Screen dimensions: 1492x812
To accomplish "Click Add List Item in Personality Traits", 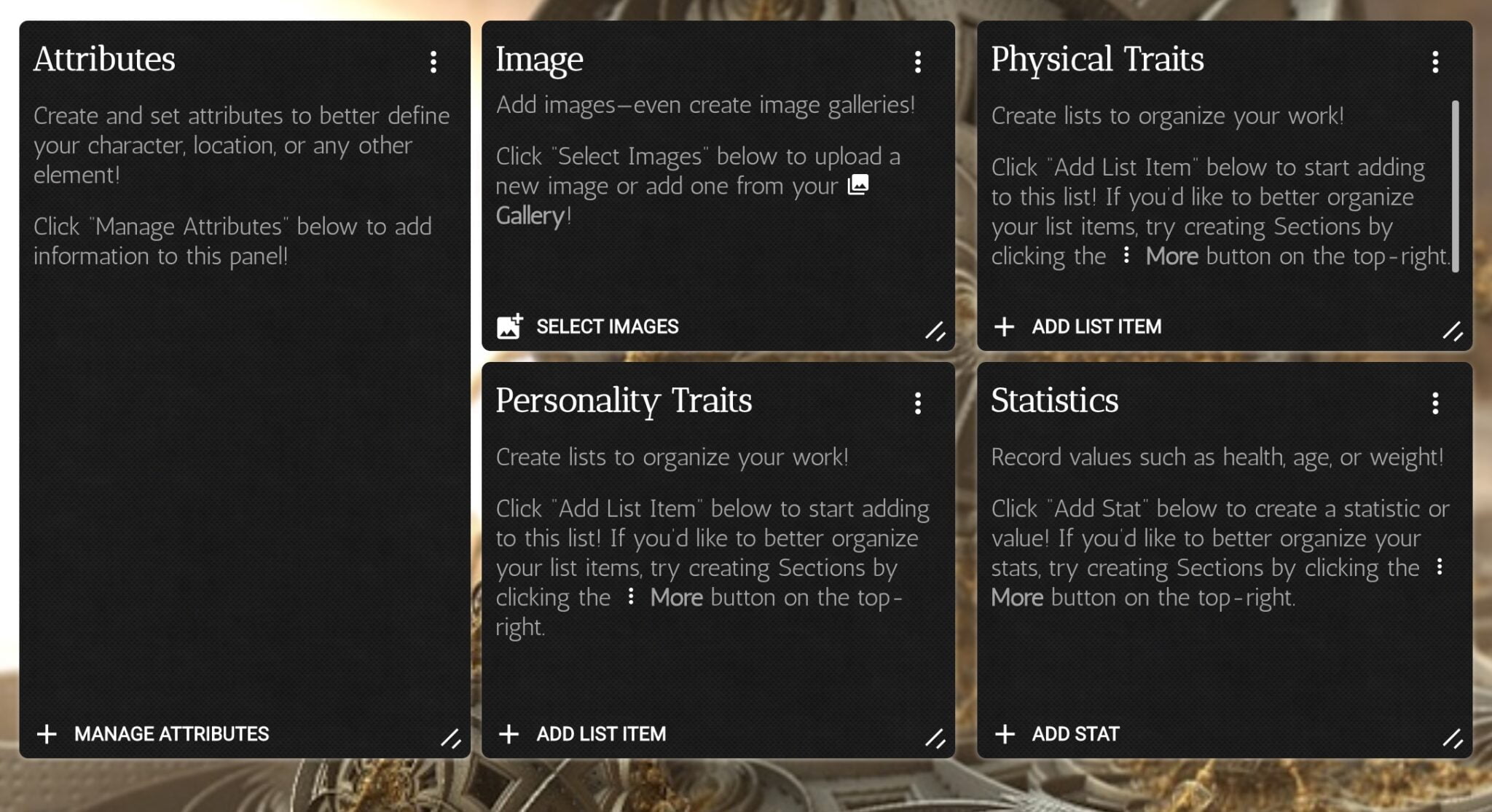I will [600, 734].
